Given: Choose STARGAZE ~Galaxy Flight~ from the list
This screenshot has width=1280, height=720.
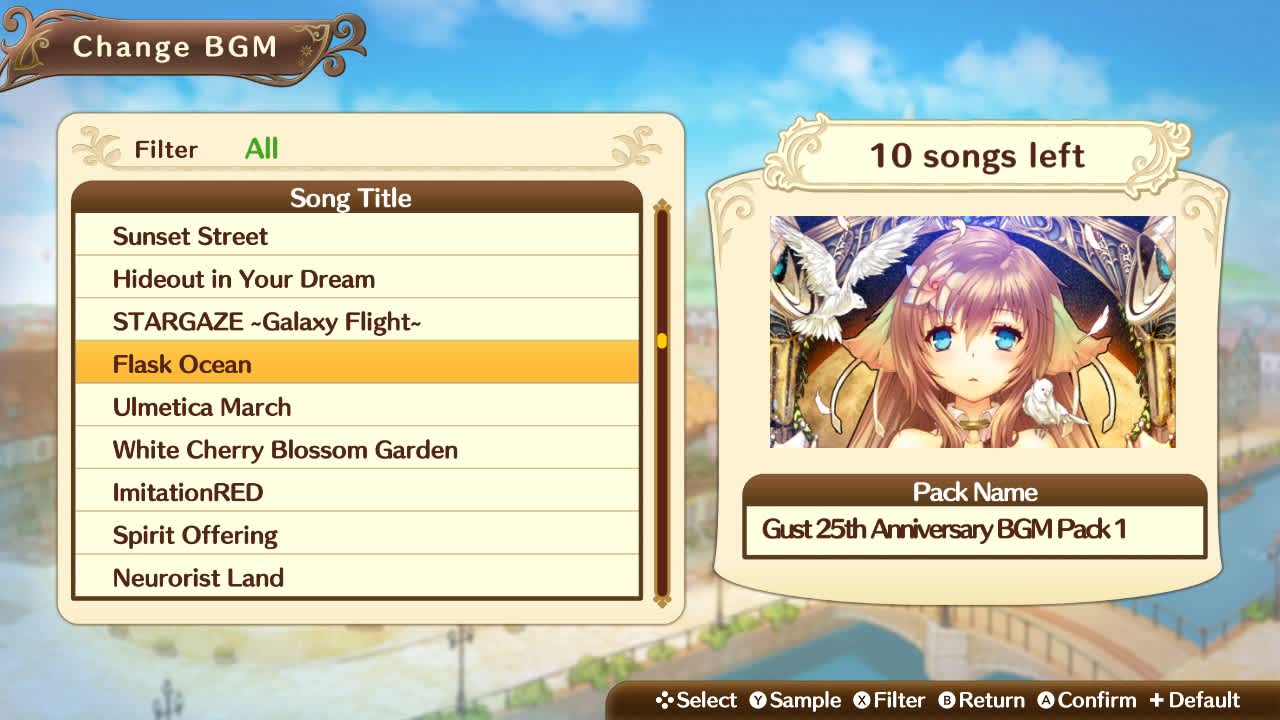Looking at the screenshot, I should (355, 321).
